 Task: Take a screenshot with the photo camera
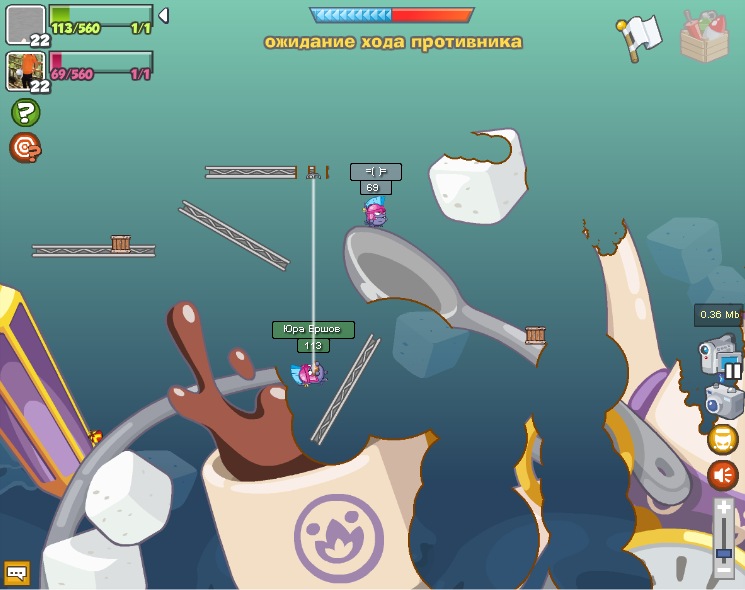pyautogui.click(x=722, y=402)
